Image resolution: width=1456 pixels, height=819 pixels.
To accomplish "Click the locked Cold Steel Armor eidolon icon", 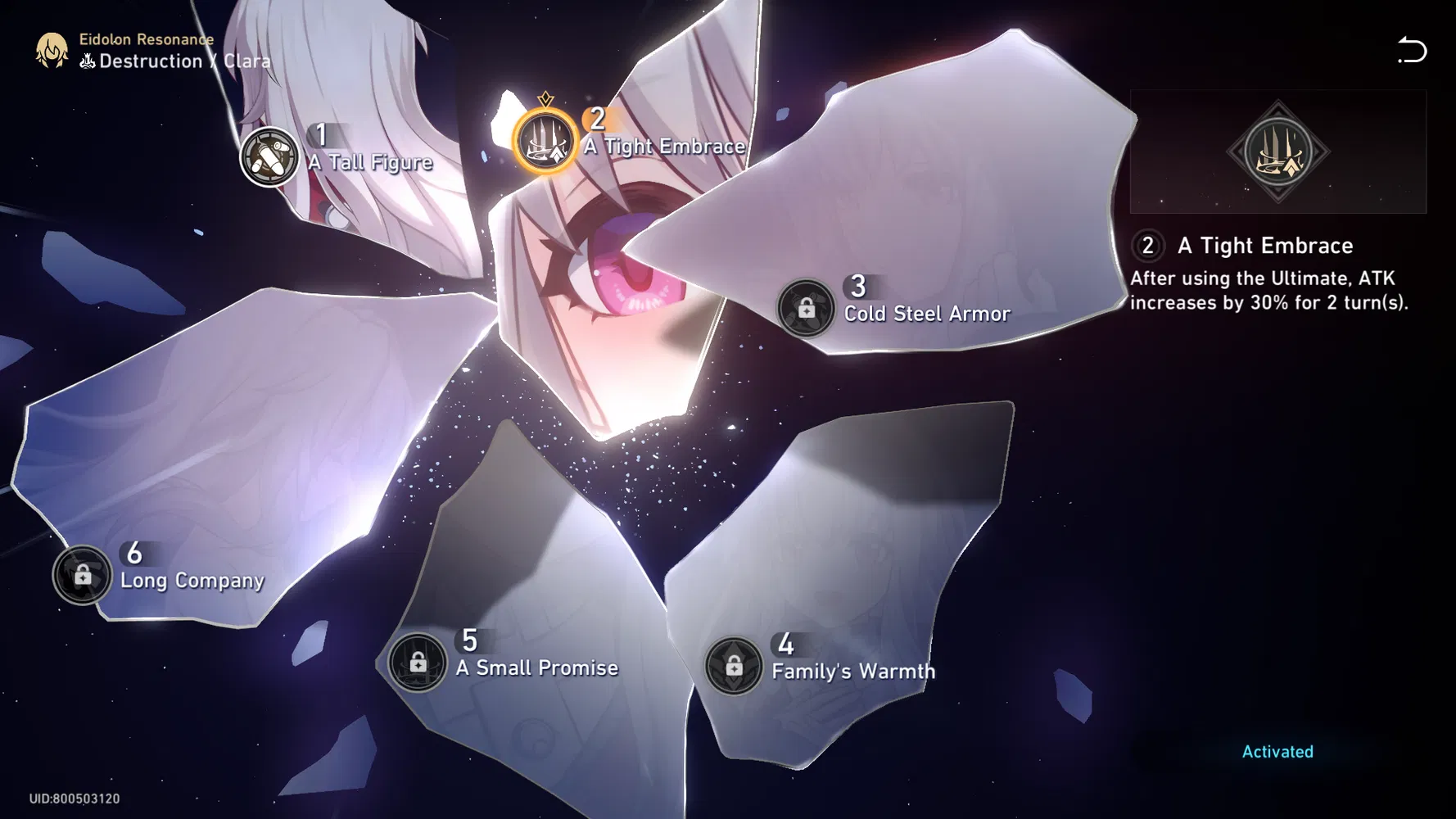I will pyautogui.click(x=806, y=309).
